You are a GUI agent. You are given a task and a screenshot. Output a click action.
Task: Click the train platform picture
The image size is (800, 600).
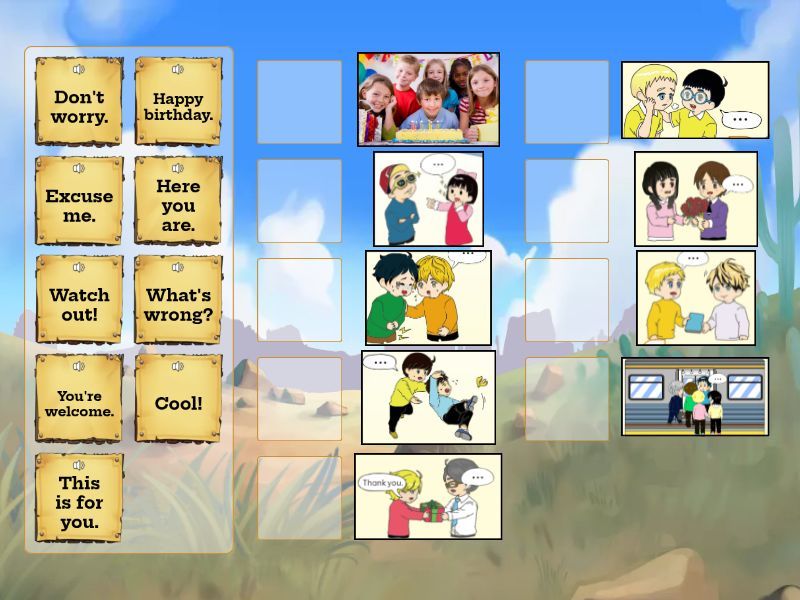coord(695,396)
